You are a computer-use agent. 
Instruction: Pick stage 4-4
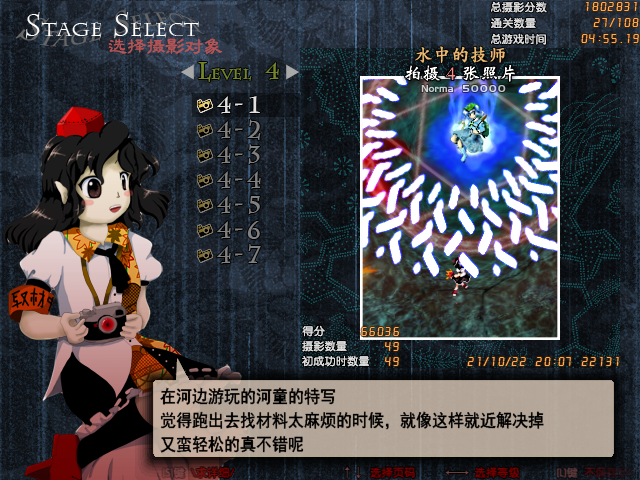230,180
